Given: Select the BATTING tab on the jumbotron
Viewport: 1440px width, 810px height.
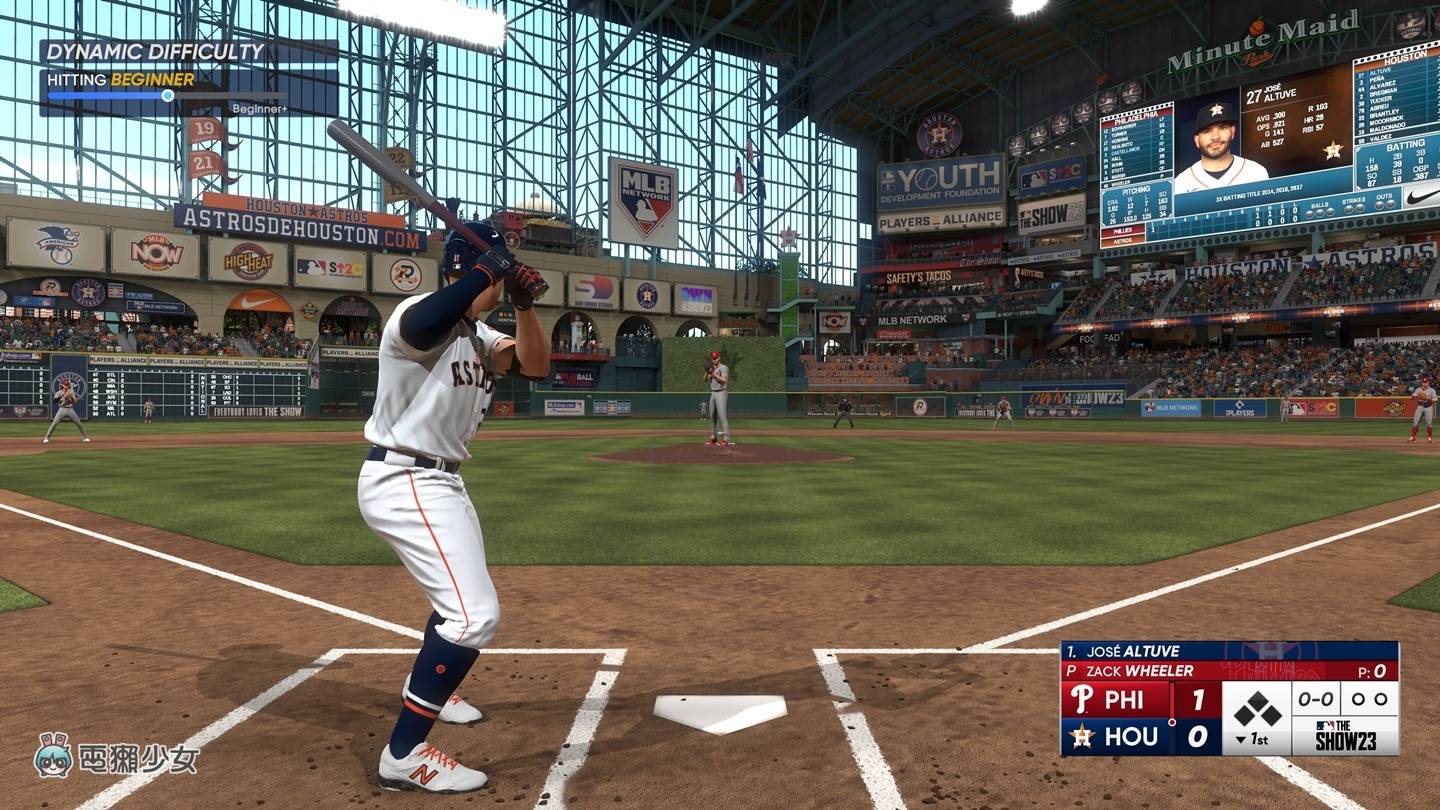Looking at the screenshot, I should tap(1404, 147).
